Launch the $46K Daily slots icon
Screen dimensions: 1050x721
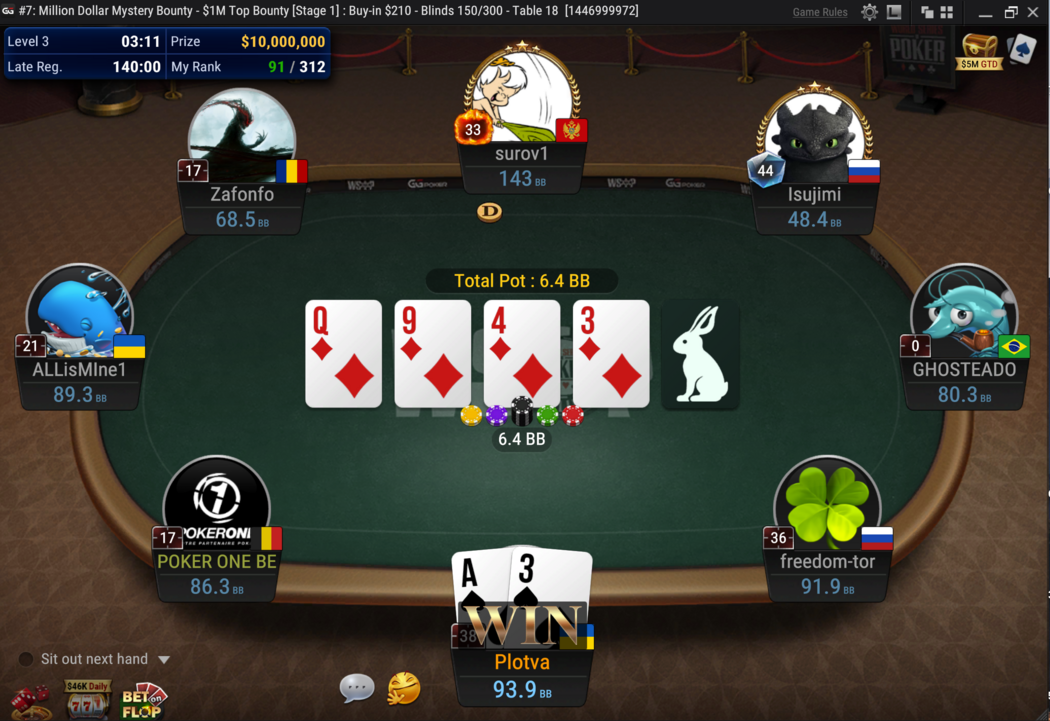[88, 699]
